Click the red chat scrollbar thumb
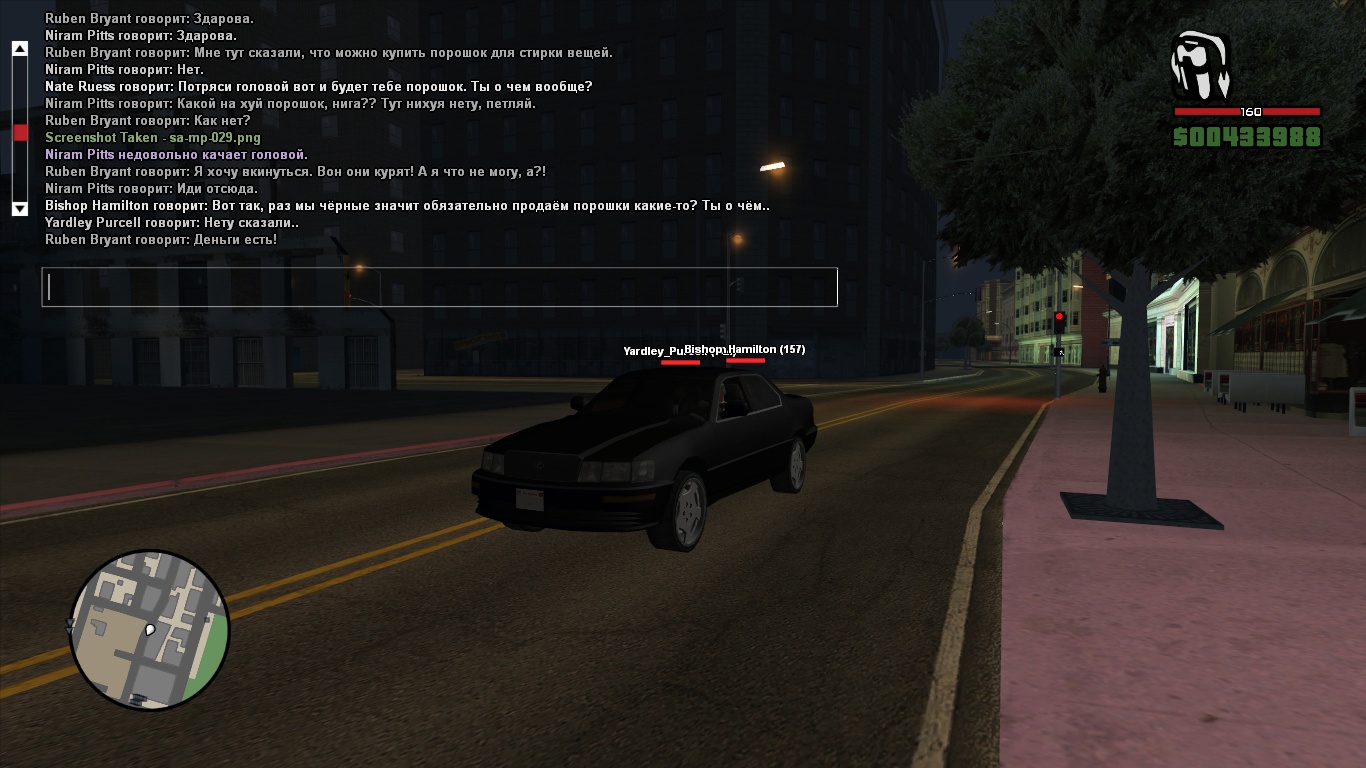The height and width of the screenshot is (768, 1366). click(20, 132)
